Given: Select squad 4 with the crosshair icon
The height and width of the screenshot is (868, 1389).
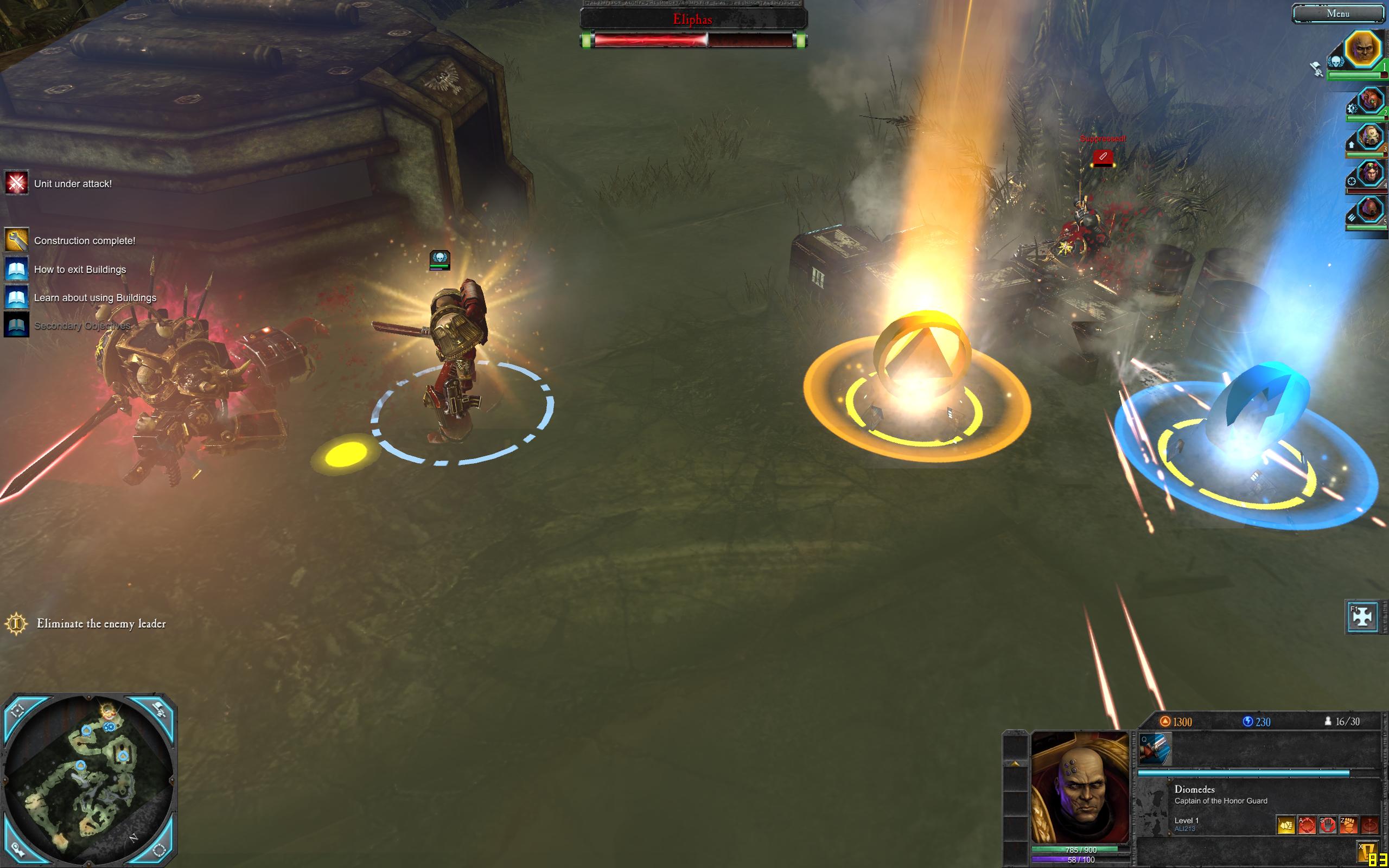Looking at the screenshot, I should 1369,174.
